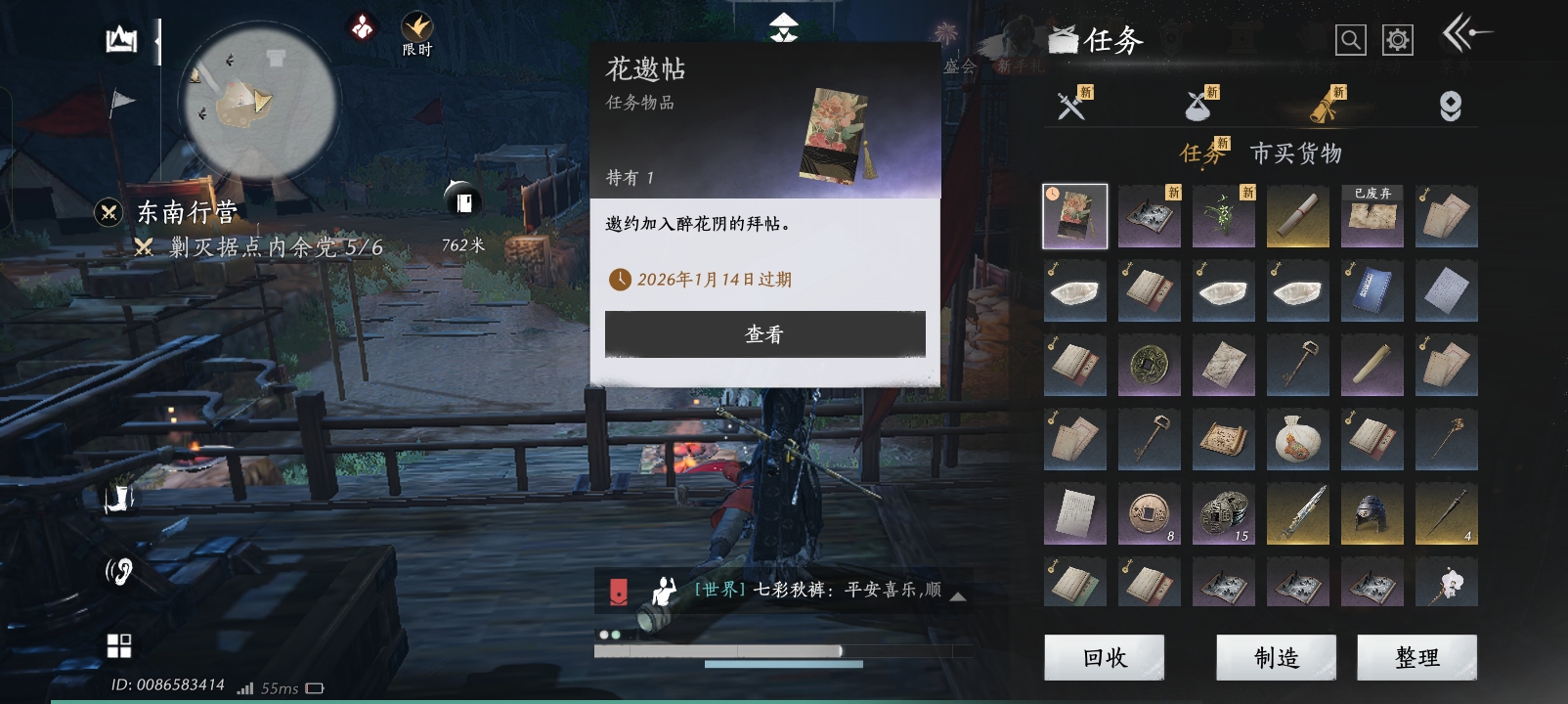Viewport: 1568px width, 704px height.
Task: Open the inventory search magnifier icon
Action: point(1350,39)
